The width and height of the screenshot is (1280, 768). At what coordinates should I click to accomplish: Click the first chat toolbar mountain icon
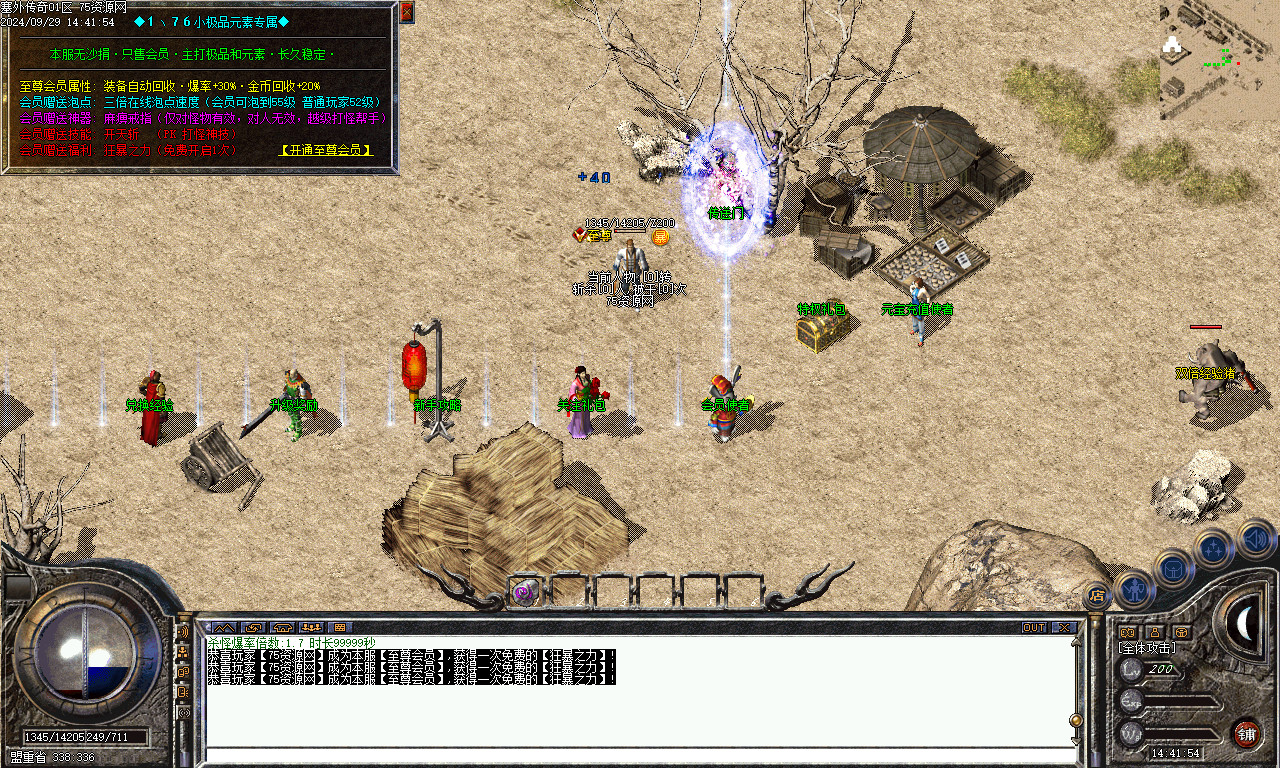pyautogui.click(x=222, y=628)
